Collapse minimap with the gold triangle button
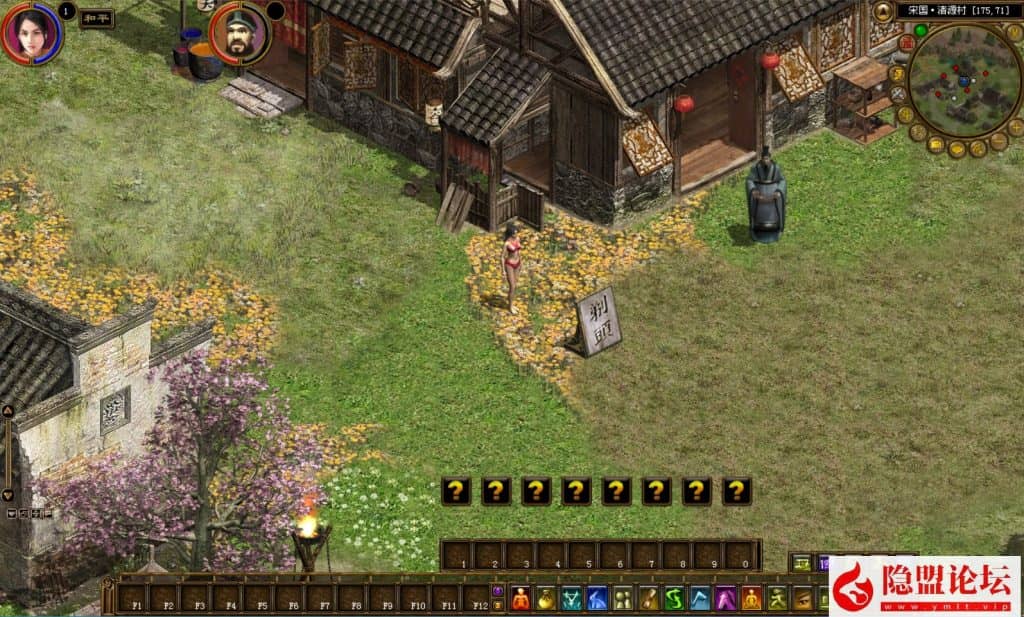 click(x=884, y=12)
